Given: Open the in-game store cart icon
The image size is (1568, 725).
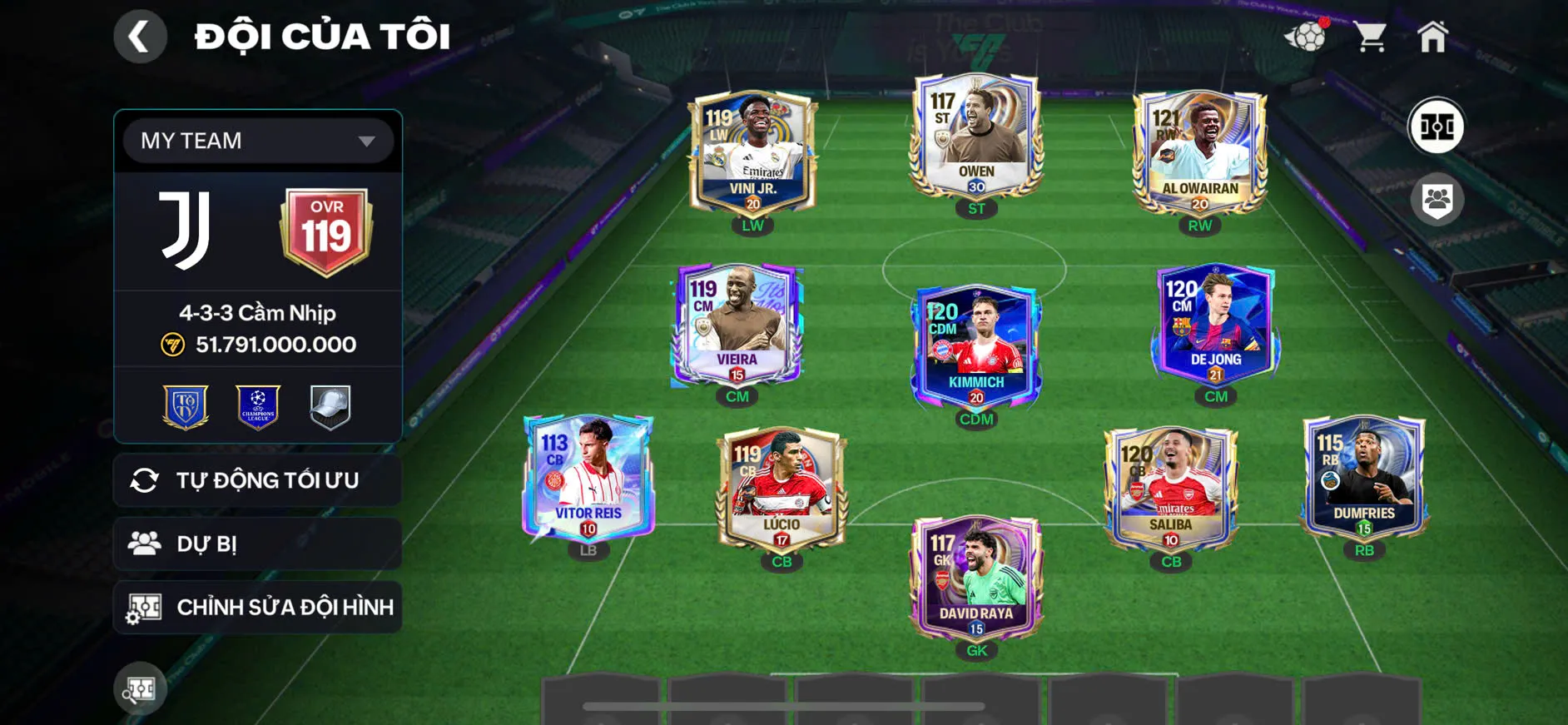Looking at the screenshot, I should (x=1370, y=35).
